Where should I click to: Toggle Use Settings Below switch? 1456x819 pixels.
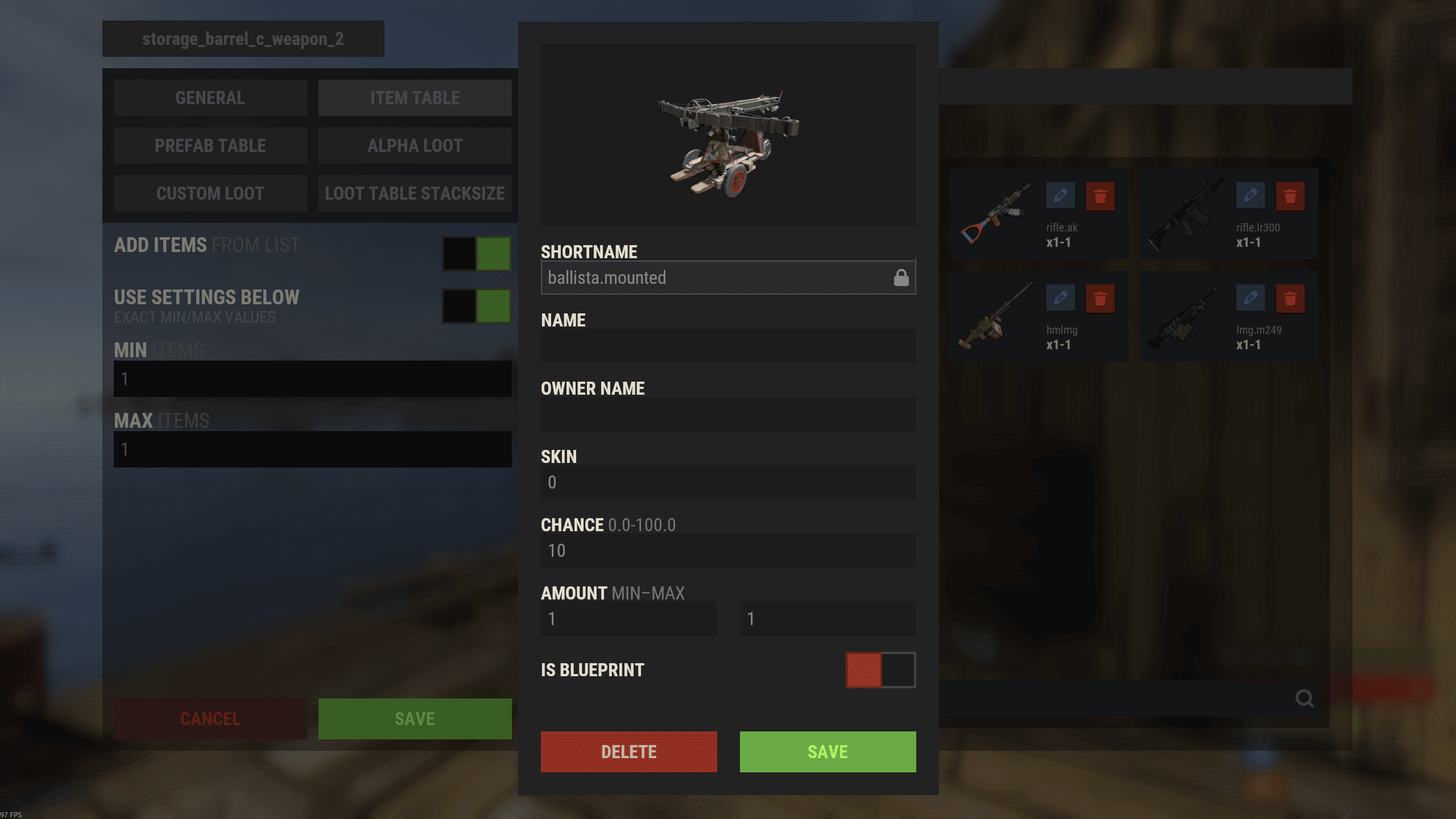(477, 305)
